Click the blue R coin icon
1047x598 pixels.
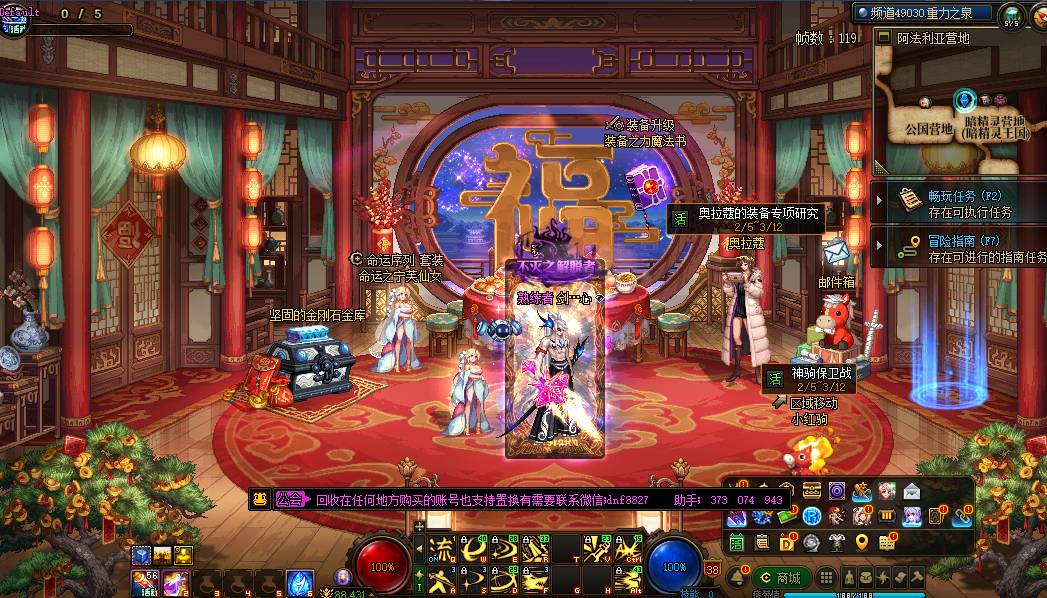pos(812,516)
